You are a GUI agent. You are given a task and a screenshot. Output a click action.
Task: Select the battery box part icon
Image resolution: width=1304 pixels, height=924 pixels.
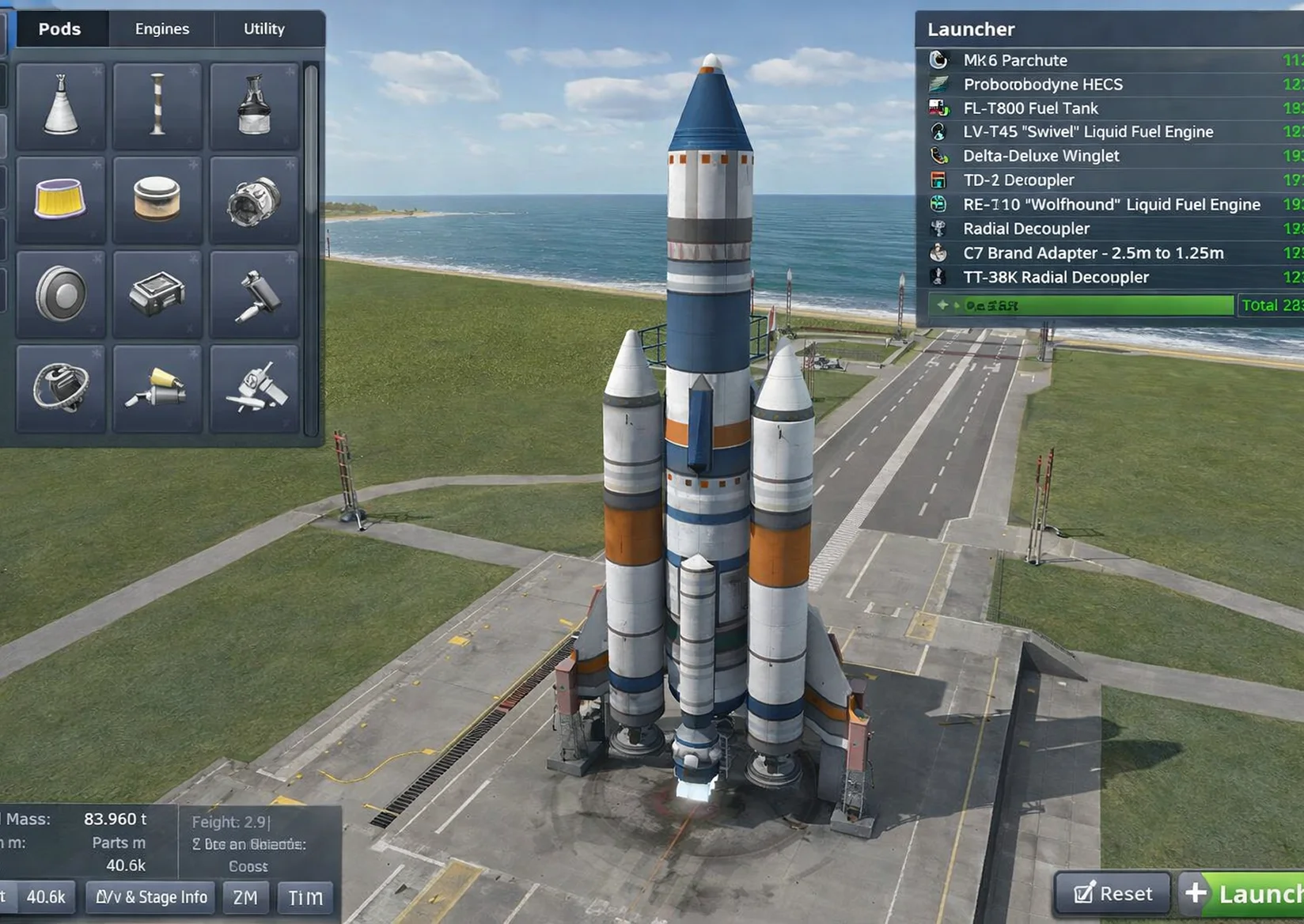(x=157, y=291)
